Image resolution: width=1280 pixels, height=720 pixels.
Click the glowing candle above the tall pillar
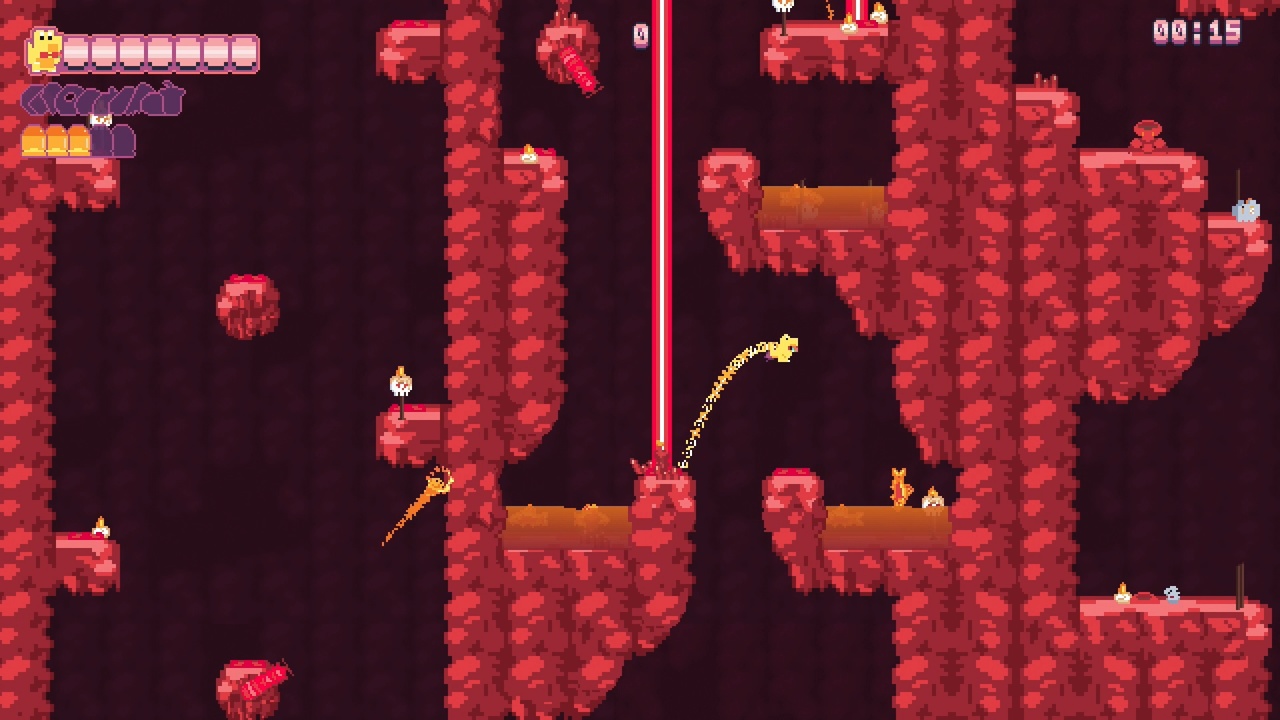click(531, 155)
